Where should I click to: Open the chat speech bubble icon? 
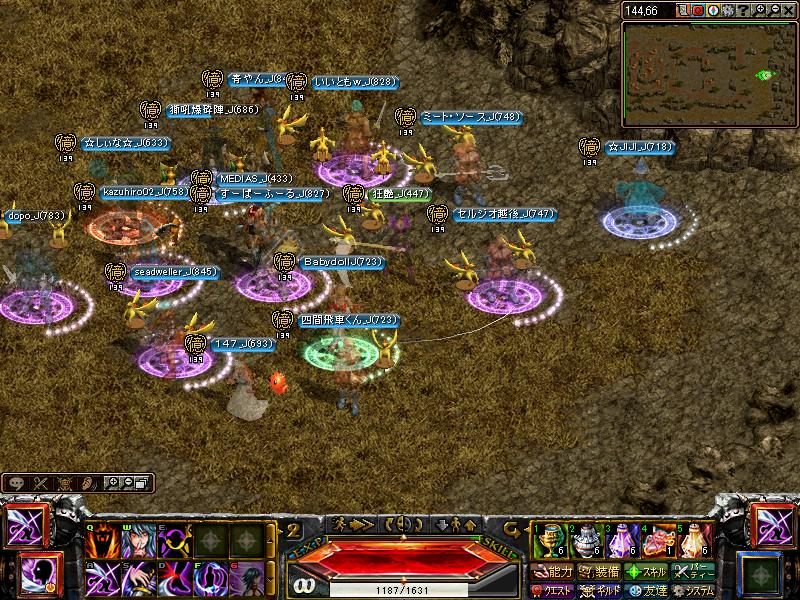pos(17,483)
